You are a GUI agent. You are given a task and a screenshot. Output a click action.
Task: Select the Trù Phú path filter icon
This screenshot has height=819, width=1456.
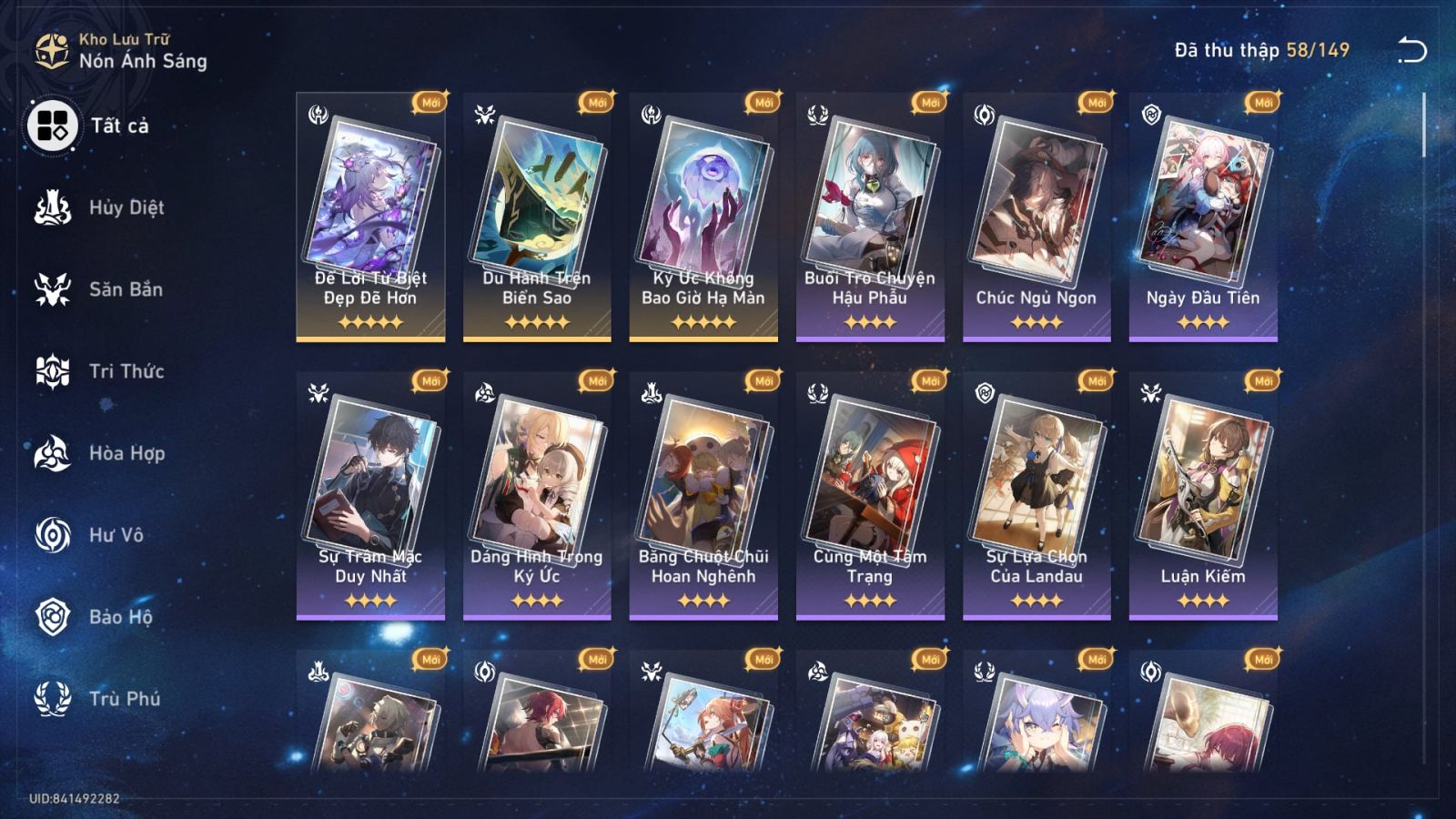click(52, 699)
